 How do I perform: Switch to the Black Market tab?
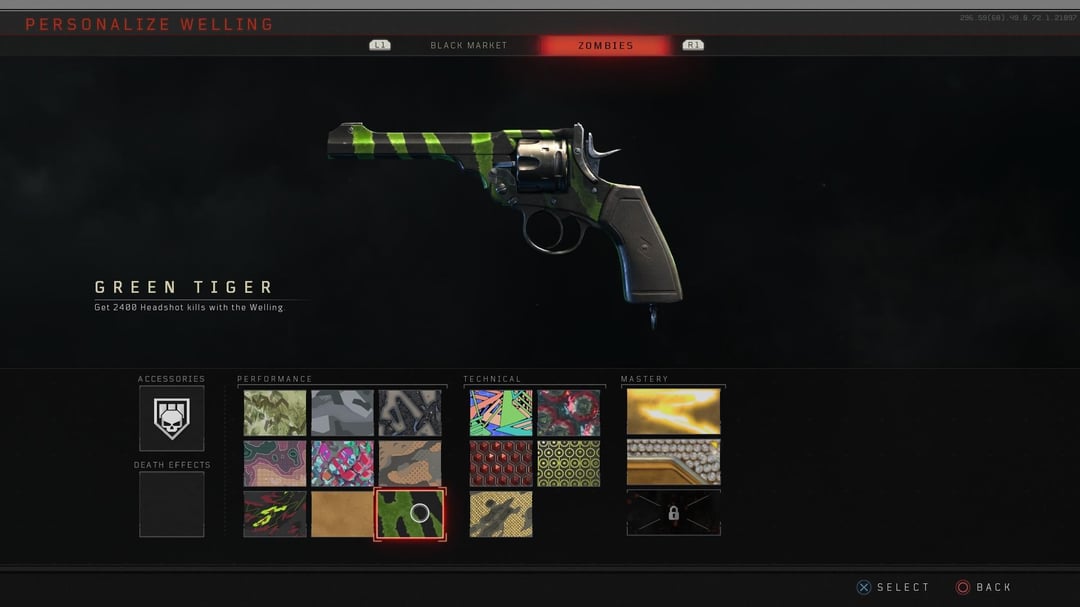coord(468,45)
